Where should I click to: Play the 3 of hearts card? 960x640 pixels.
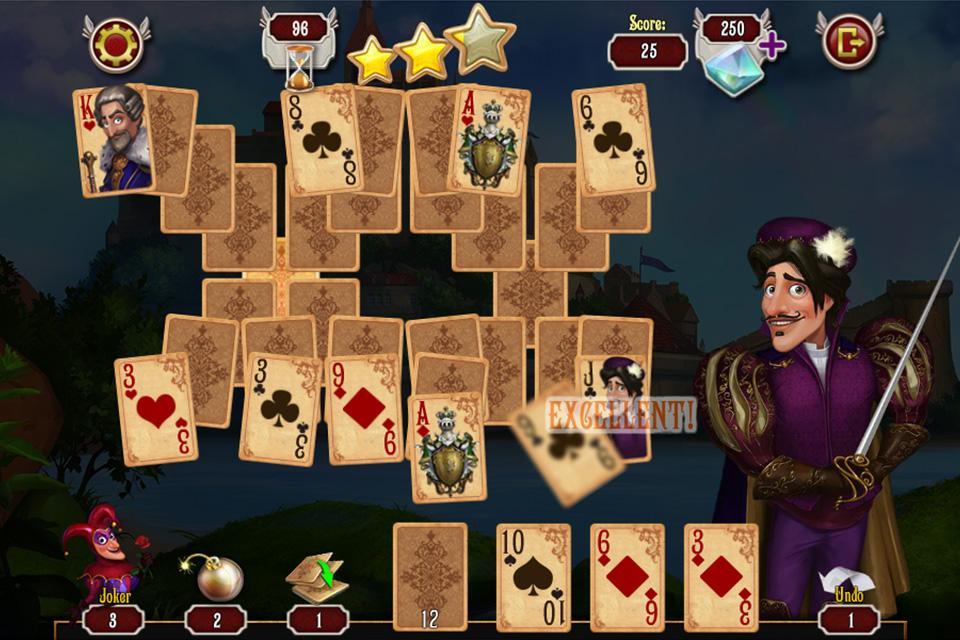point(155,410)
